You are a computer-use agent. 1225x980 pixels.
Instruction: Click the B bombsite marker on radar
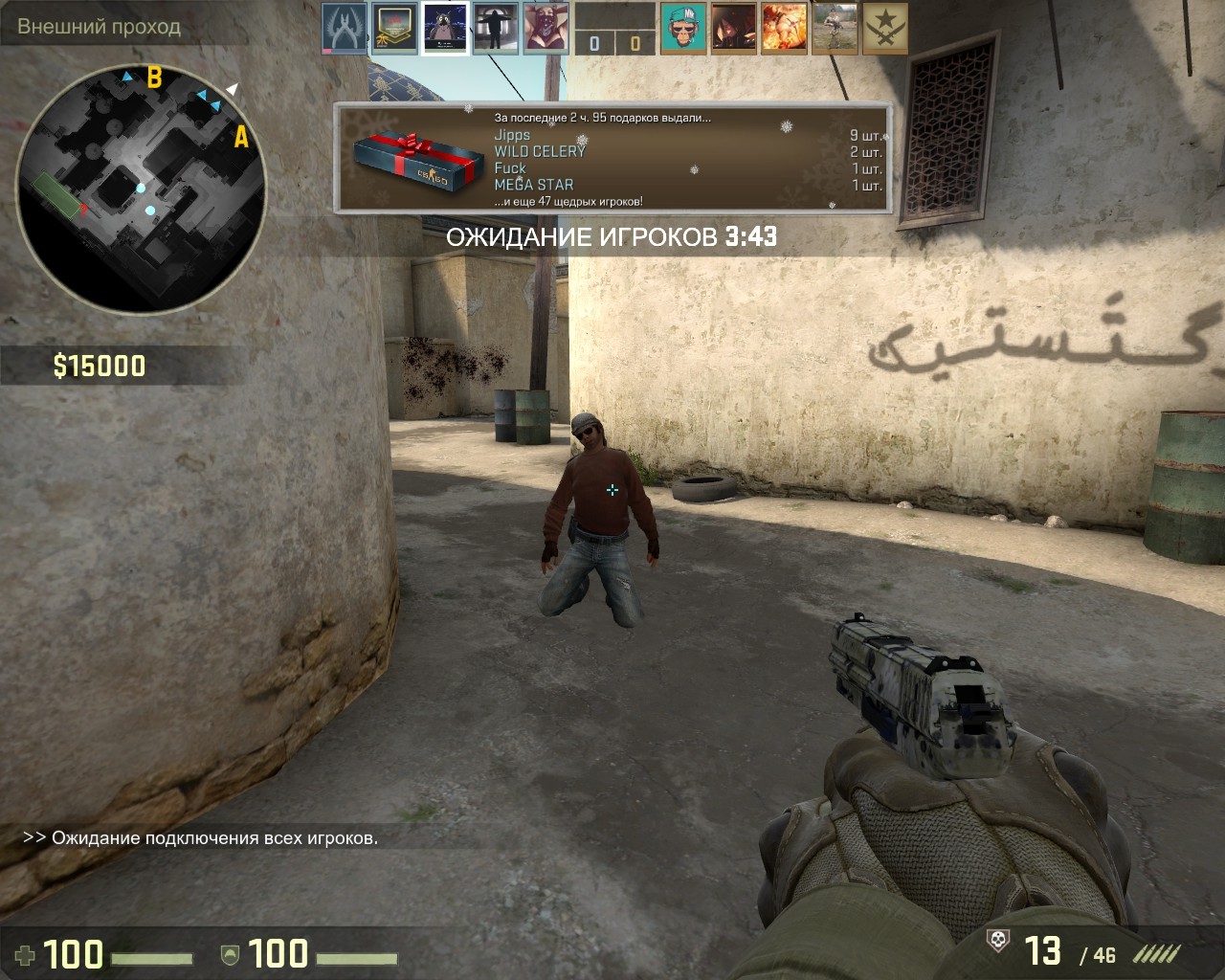click(154, 78)
